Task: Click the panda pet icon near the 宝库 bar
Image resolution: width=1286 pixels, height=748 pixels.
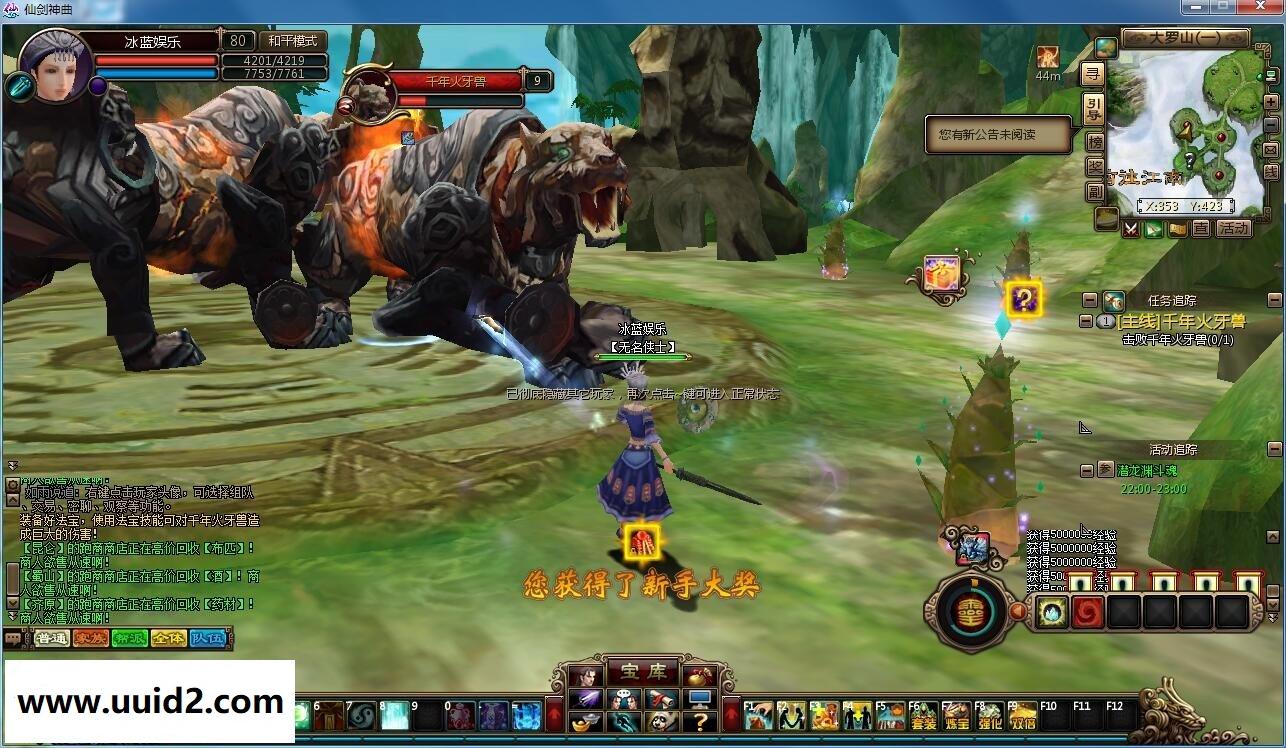Action: click(662, 723)
